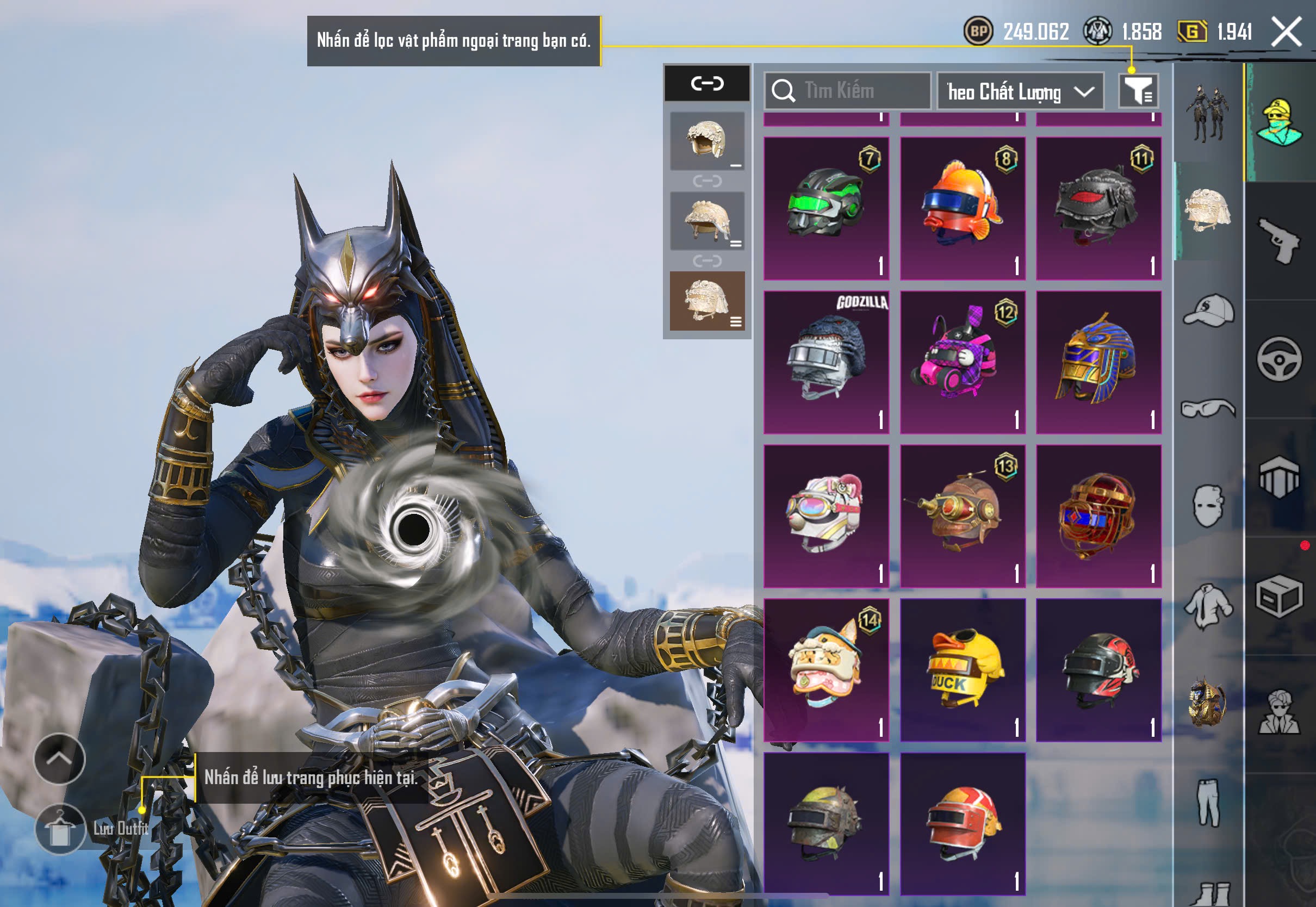Select the green-visor black helmet skin
Viewport: 1316px width, 907px height.
pyautogui.click(x=826, y=208)
